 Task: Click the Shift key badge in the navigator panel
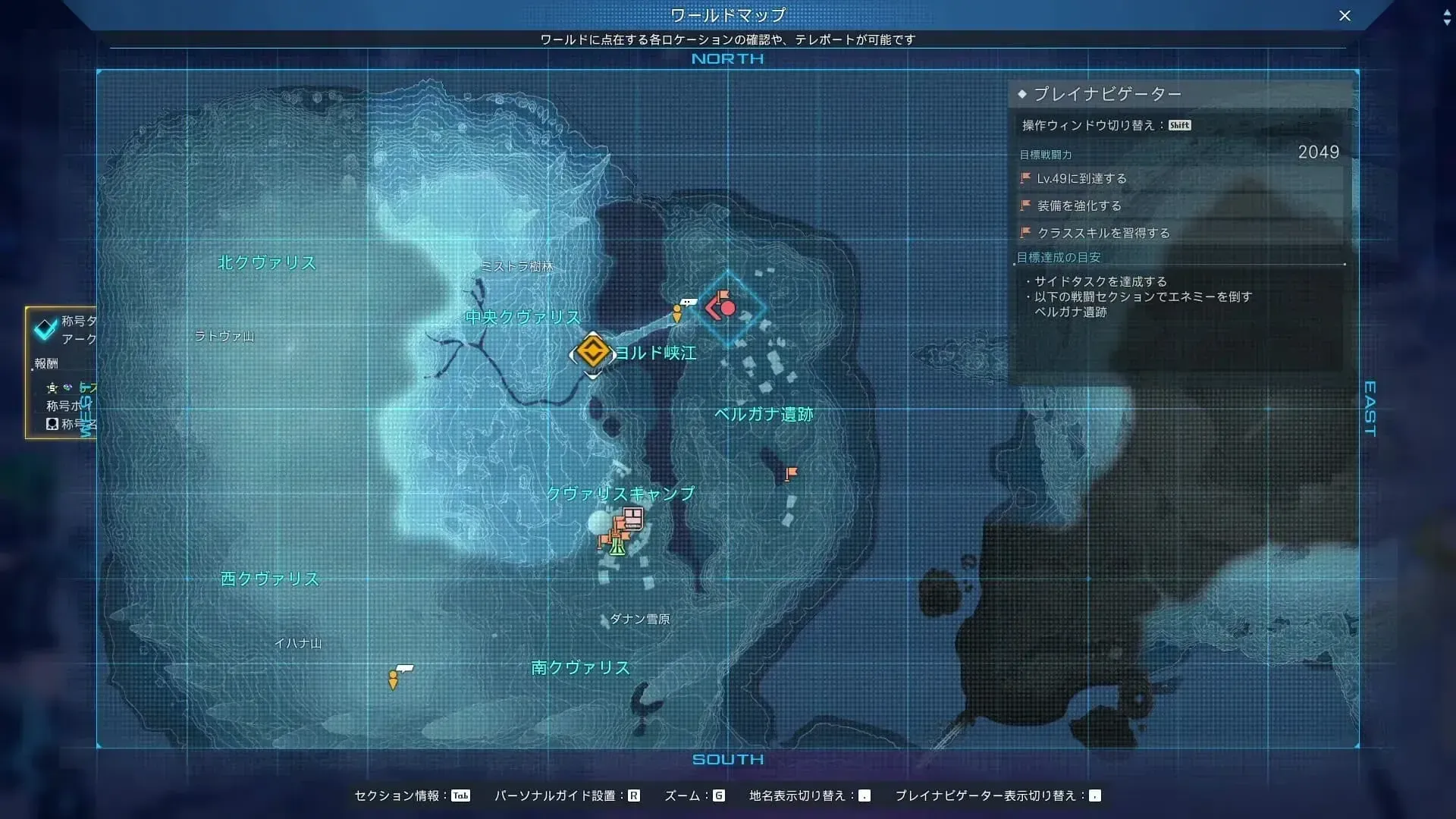click(x=1180, y=125)
